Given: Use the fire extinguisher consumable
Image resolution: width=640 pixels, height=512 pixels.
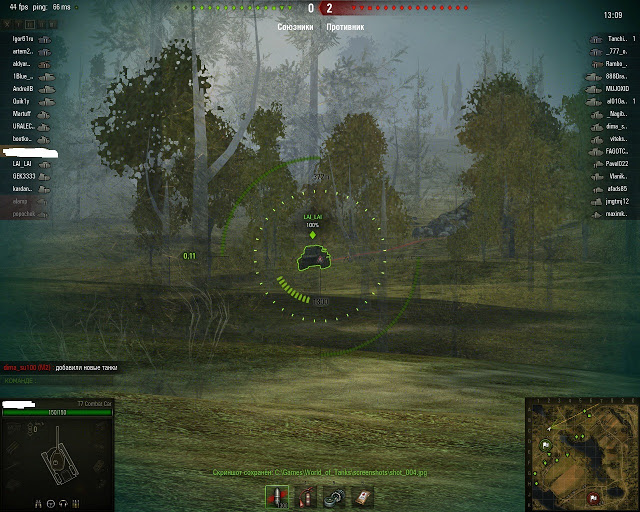Looking at the screenshot, I should point(305,497).
